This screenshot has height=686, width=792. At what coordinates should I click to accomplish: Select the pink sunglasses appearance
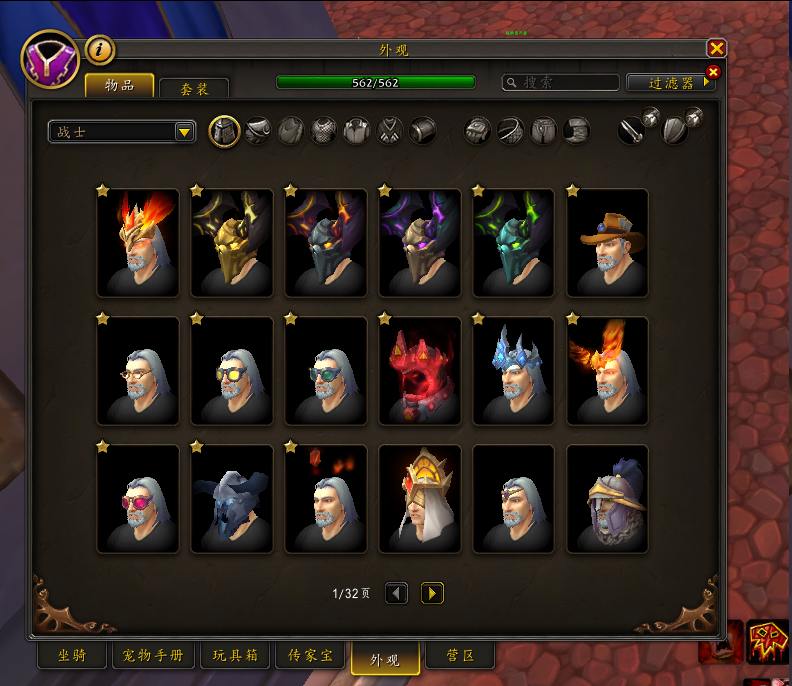coord(138,499)
